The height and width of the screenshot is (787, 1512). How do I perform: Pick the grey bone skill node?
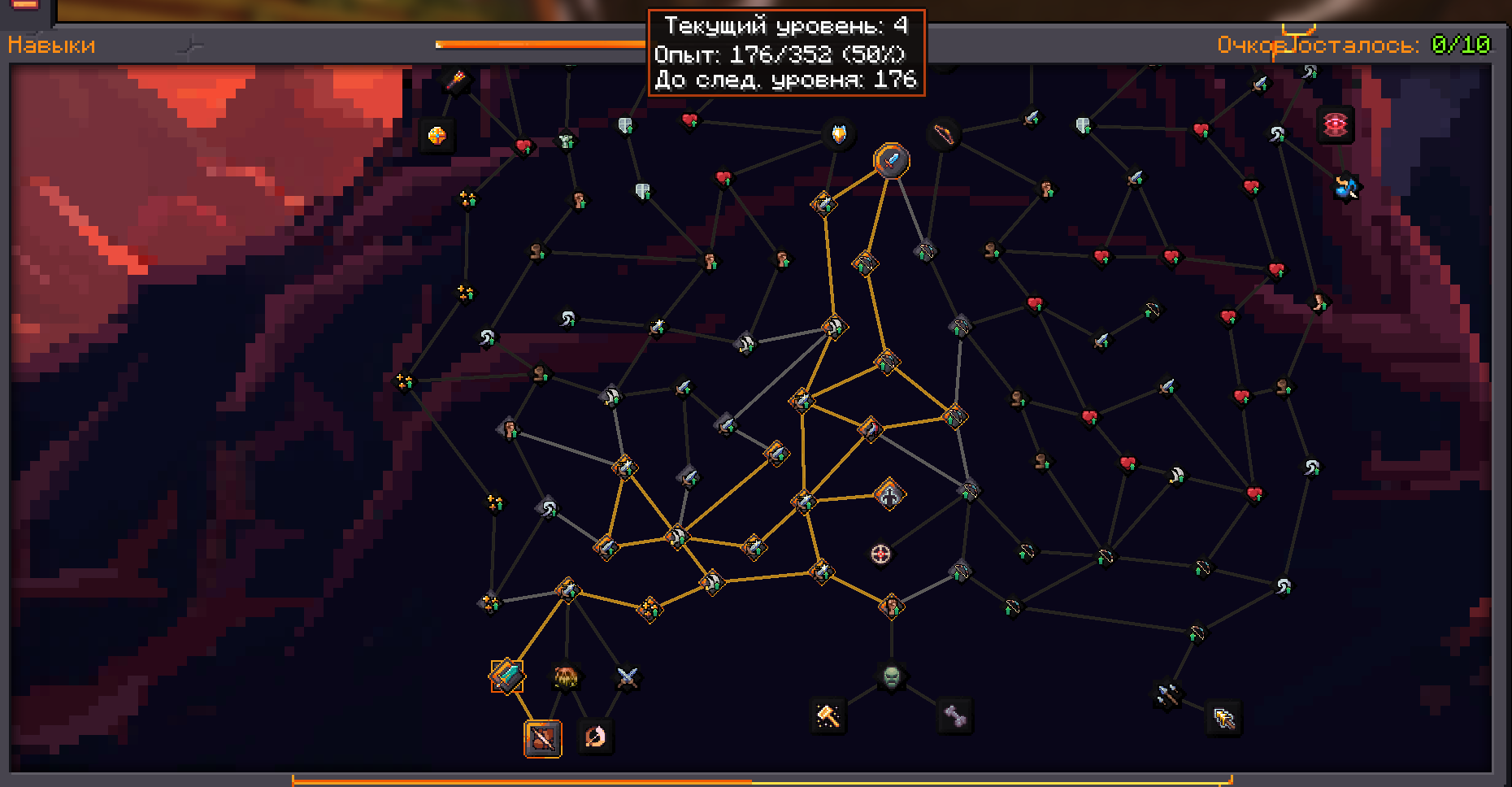point(955,716)
